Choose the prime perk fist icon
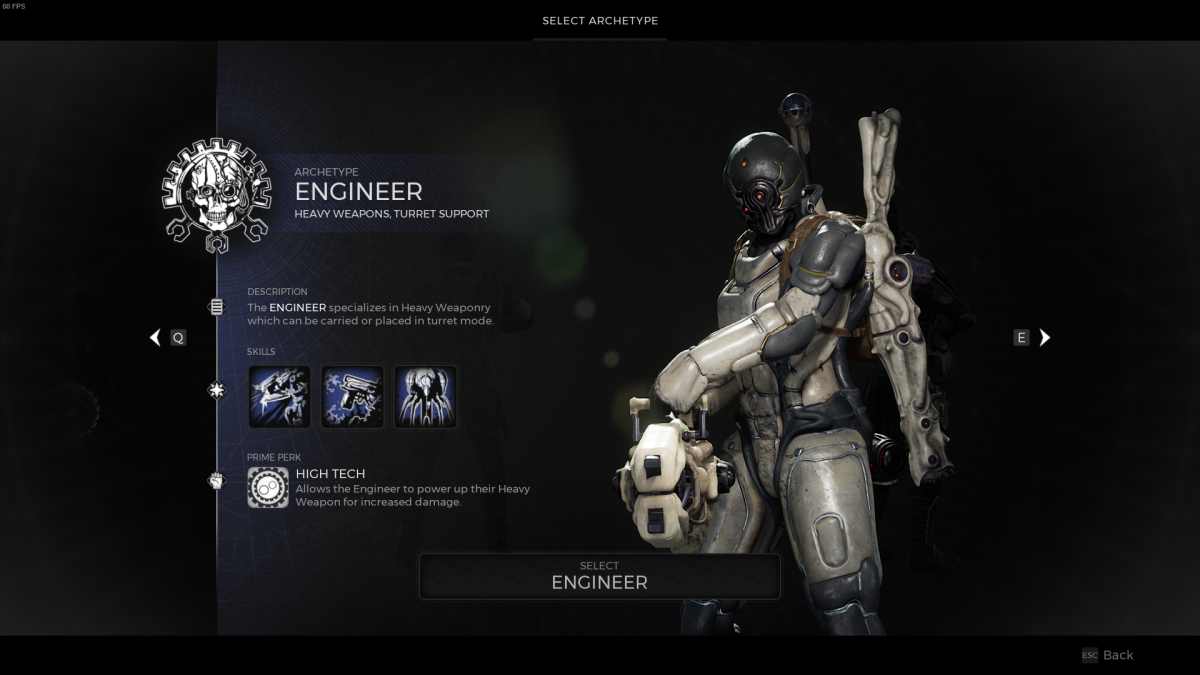 217,481
